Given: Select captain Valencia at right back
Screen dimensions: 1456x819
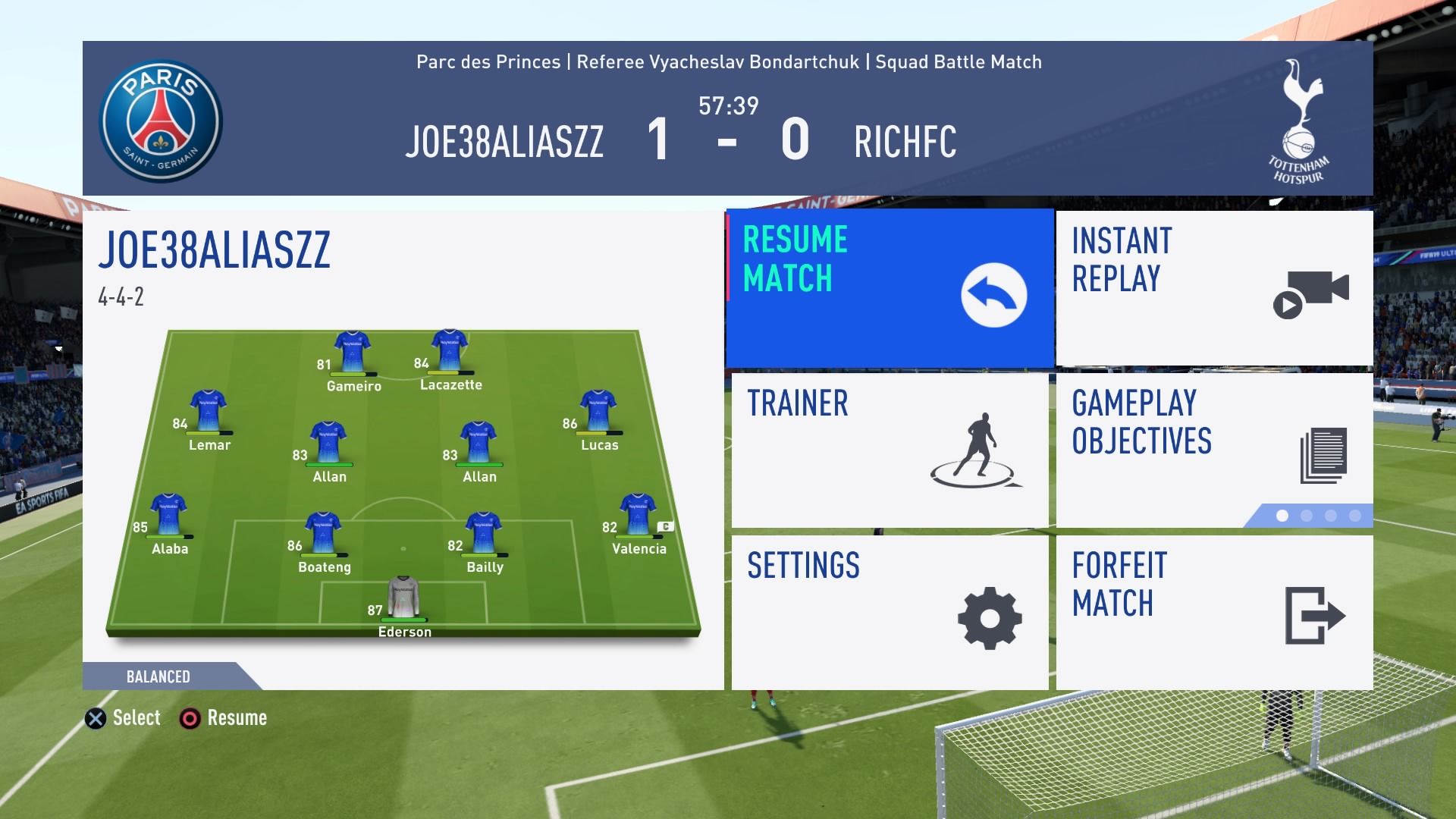Looking at the screenshot, I should (x=637, y=516).
